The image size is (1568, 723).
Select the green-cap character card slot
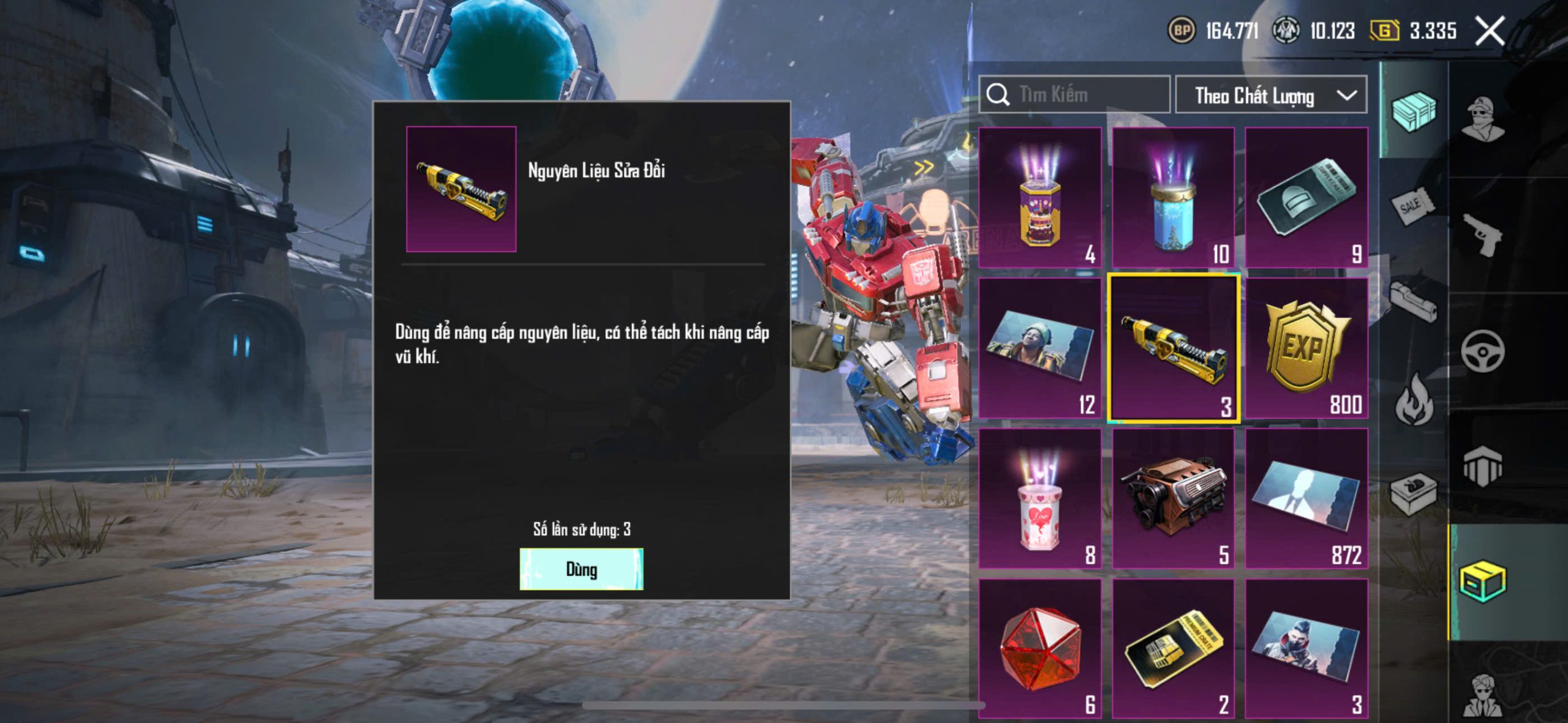pos(1040,348)
